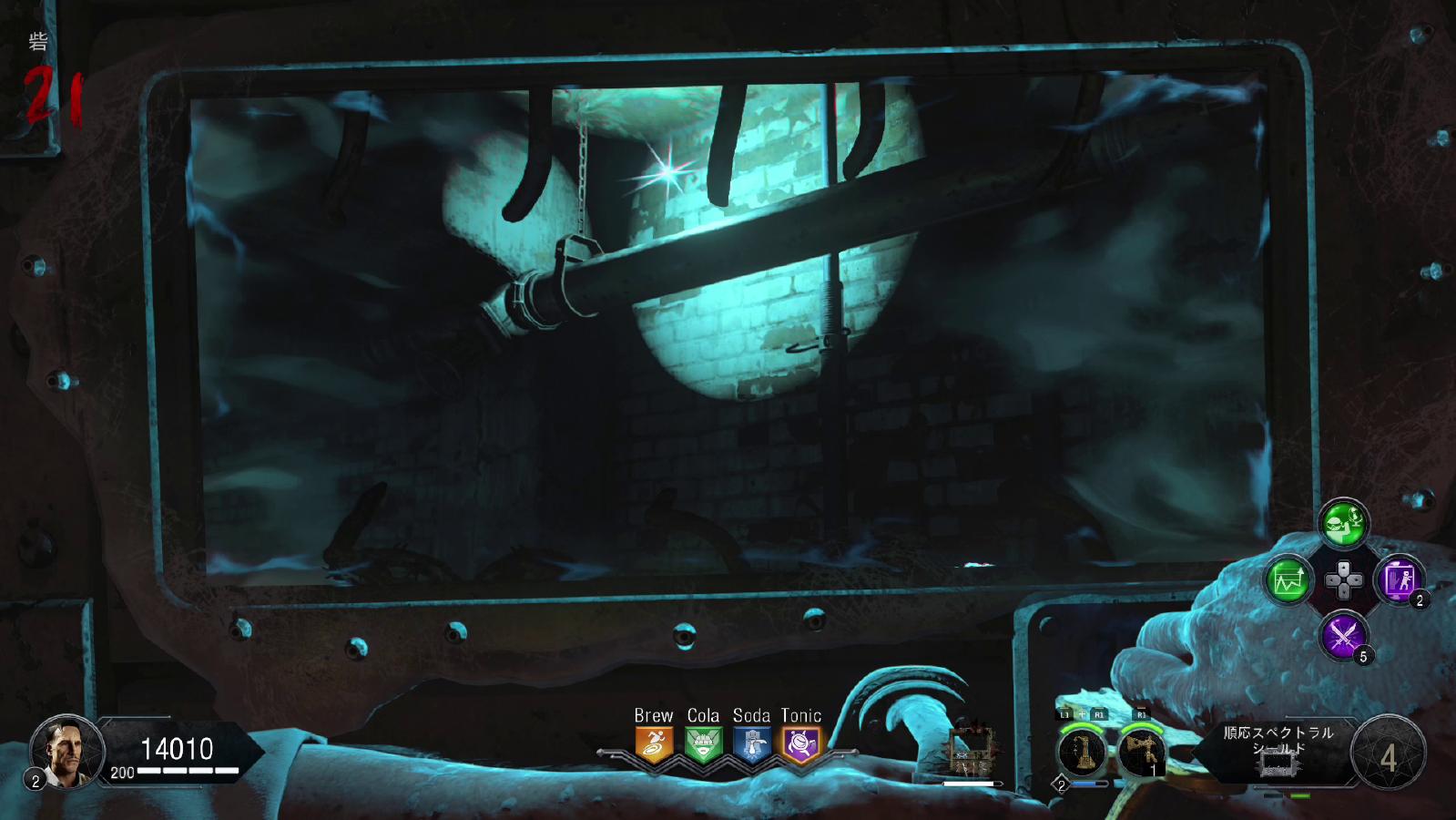Select the purple Tonic perk icon
1456x820 pixels.
point(801,744)
